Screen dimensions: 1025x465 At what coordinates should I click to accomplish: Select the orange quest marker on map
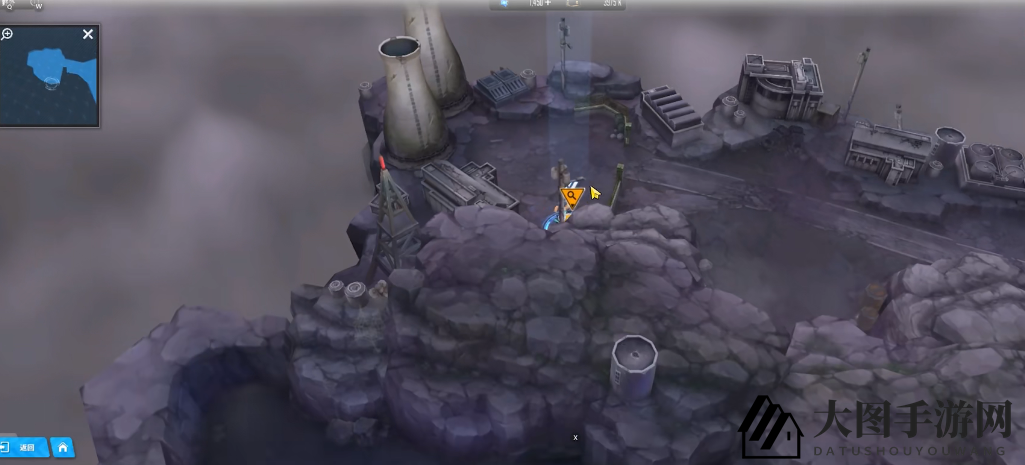(x=572, y=195)
